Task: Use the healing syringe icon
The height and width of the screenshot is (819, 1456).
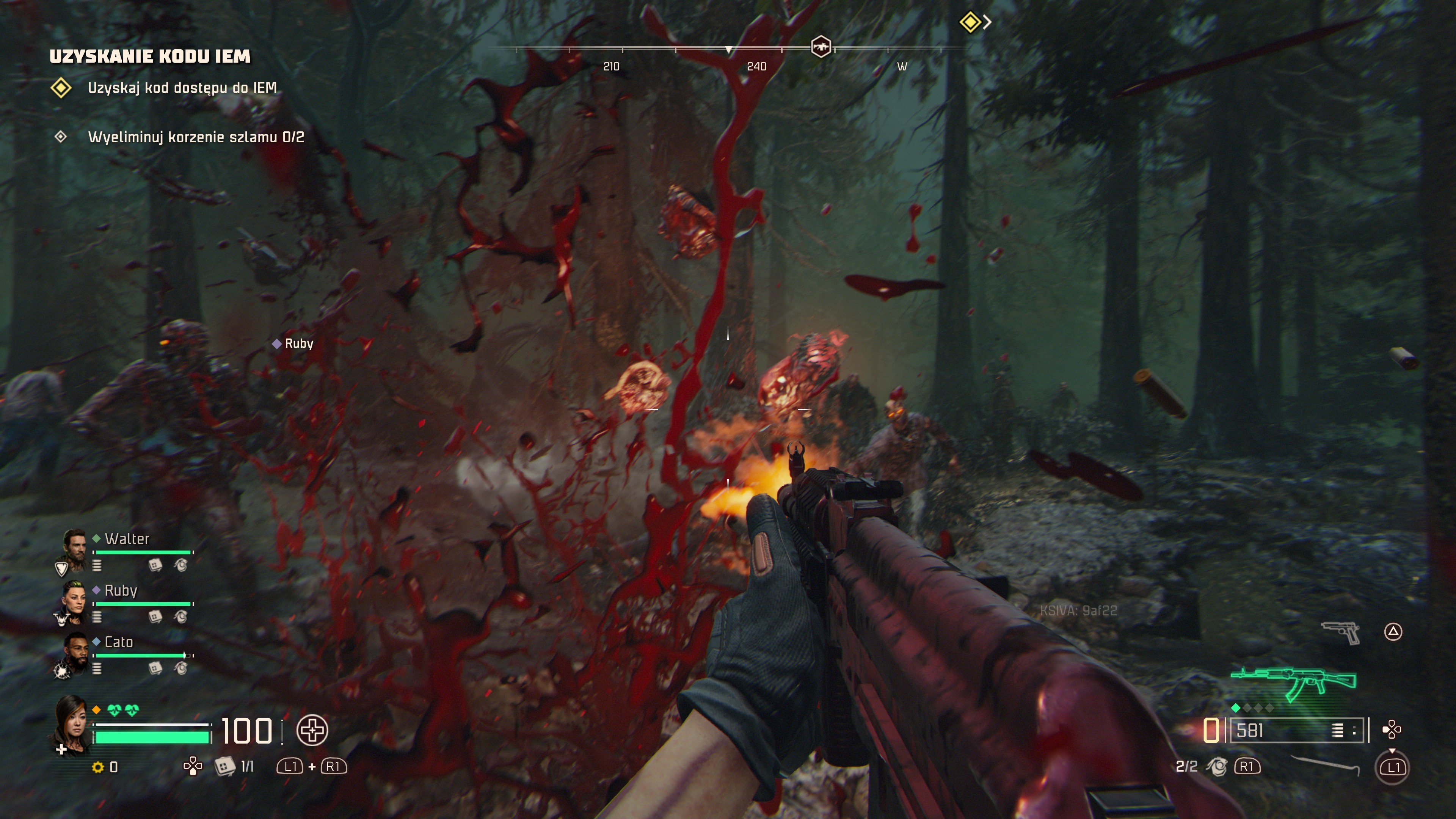Action: (312, 730)
